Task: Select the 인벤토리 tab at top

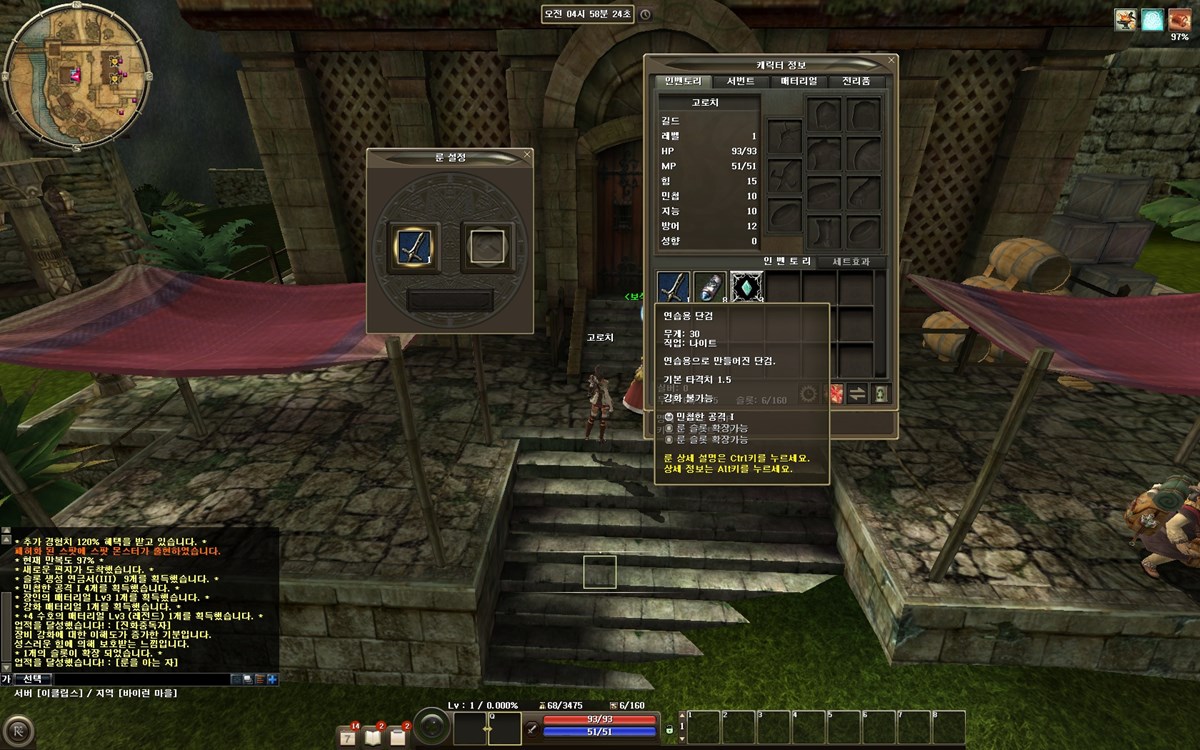Action: [x=683, y=81]
